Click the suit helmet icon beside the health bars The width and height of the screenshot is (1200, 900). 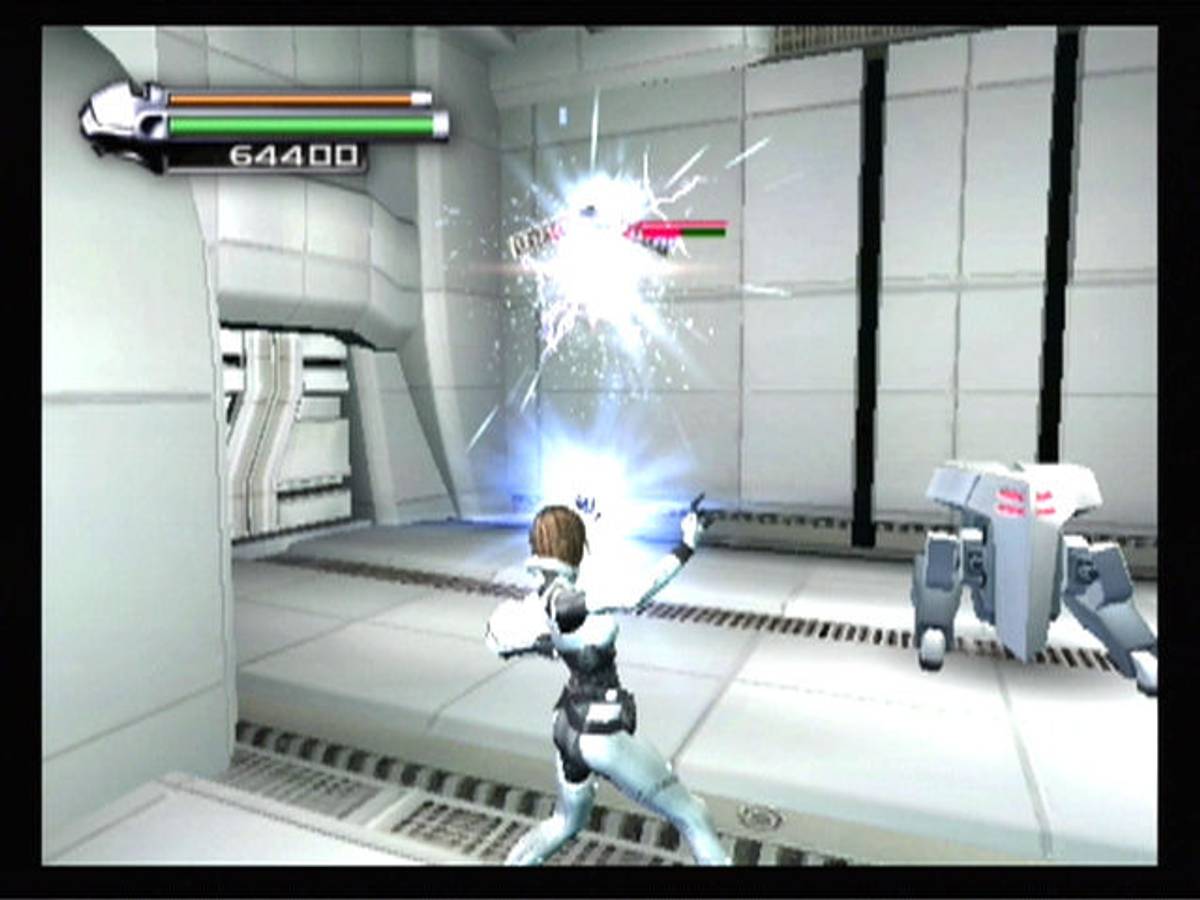(122, 124)
